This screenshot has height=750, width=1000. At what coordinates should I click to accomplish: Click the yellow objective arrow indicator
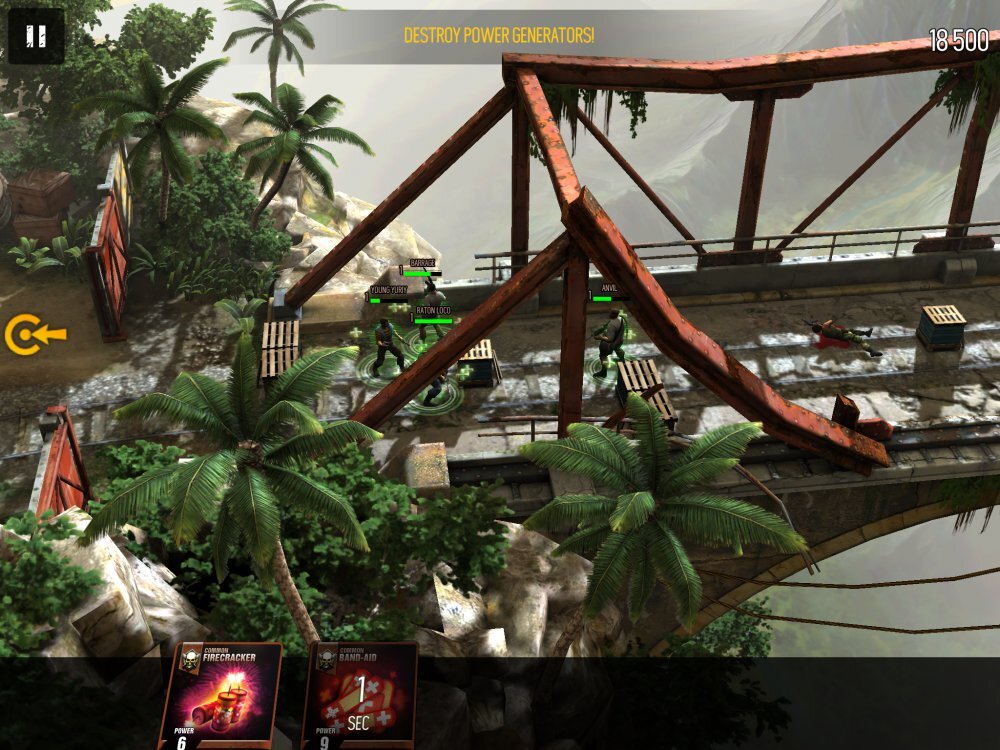pos(33,336)
